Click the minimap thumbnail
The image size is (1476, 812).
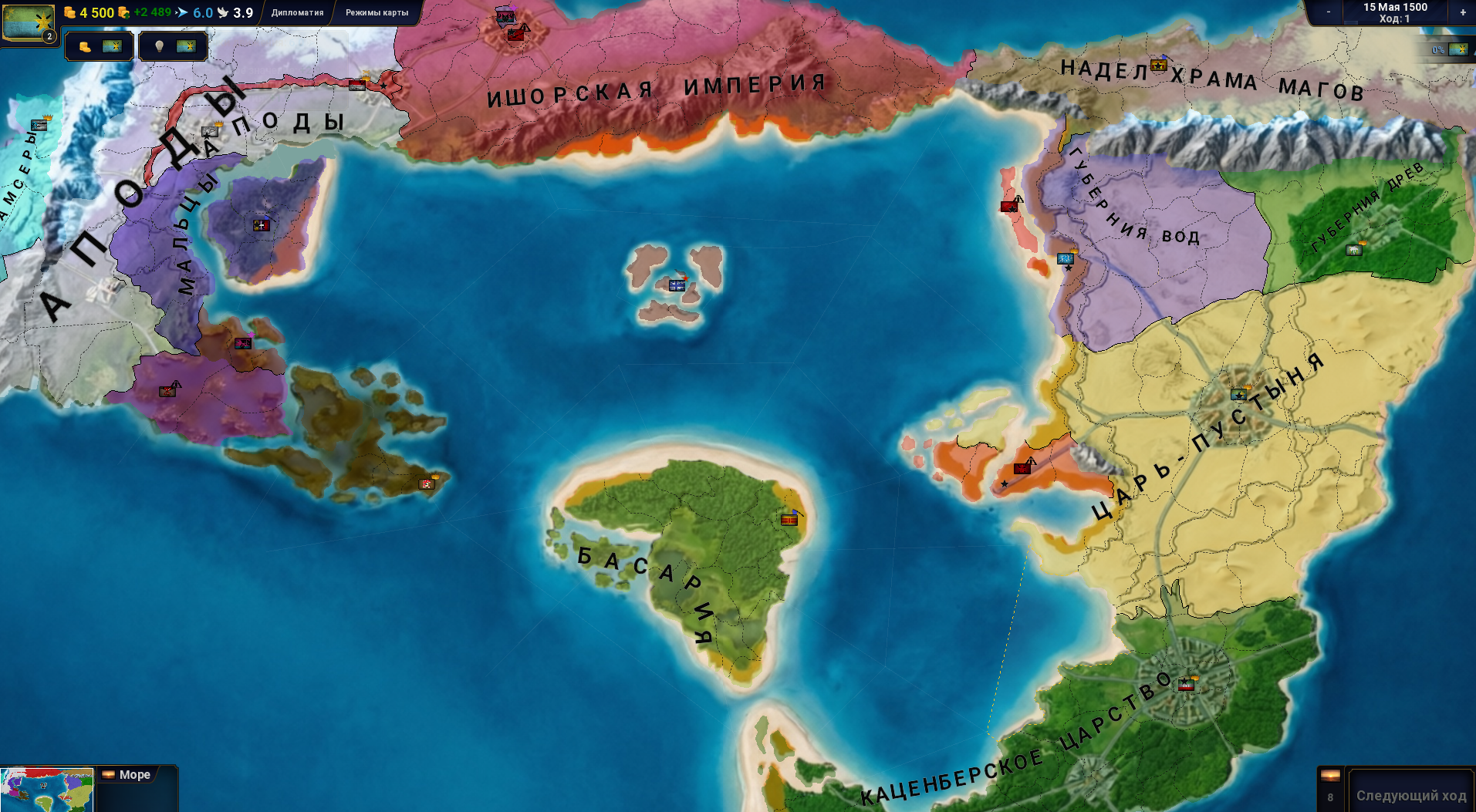tap(46, 790)
